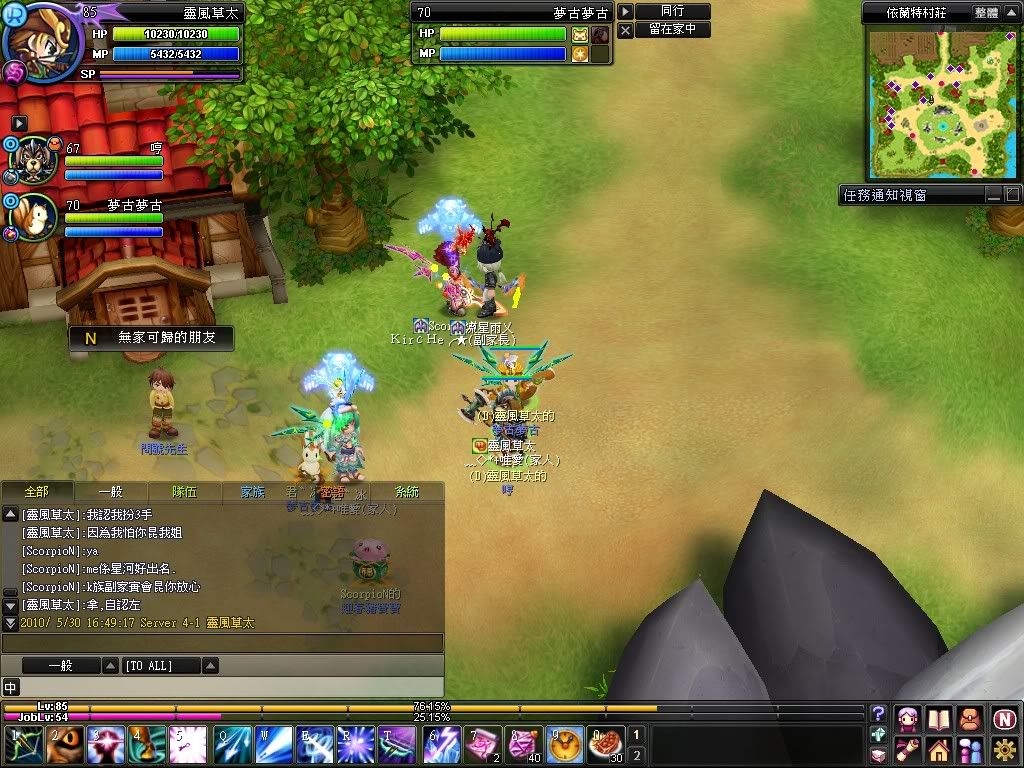Click the red N shop icon
This screenshot has height=768, width=1024.
(x=1004, y=718)
